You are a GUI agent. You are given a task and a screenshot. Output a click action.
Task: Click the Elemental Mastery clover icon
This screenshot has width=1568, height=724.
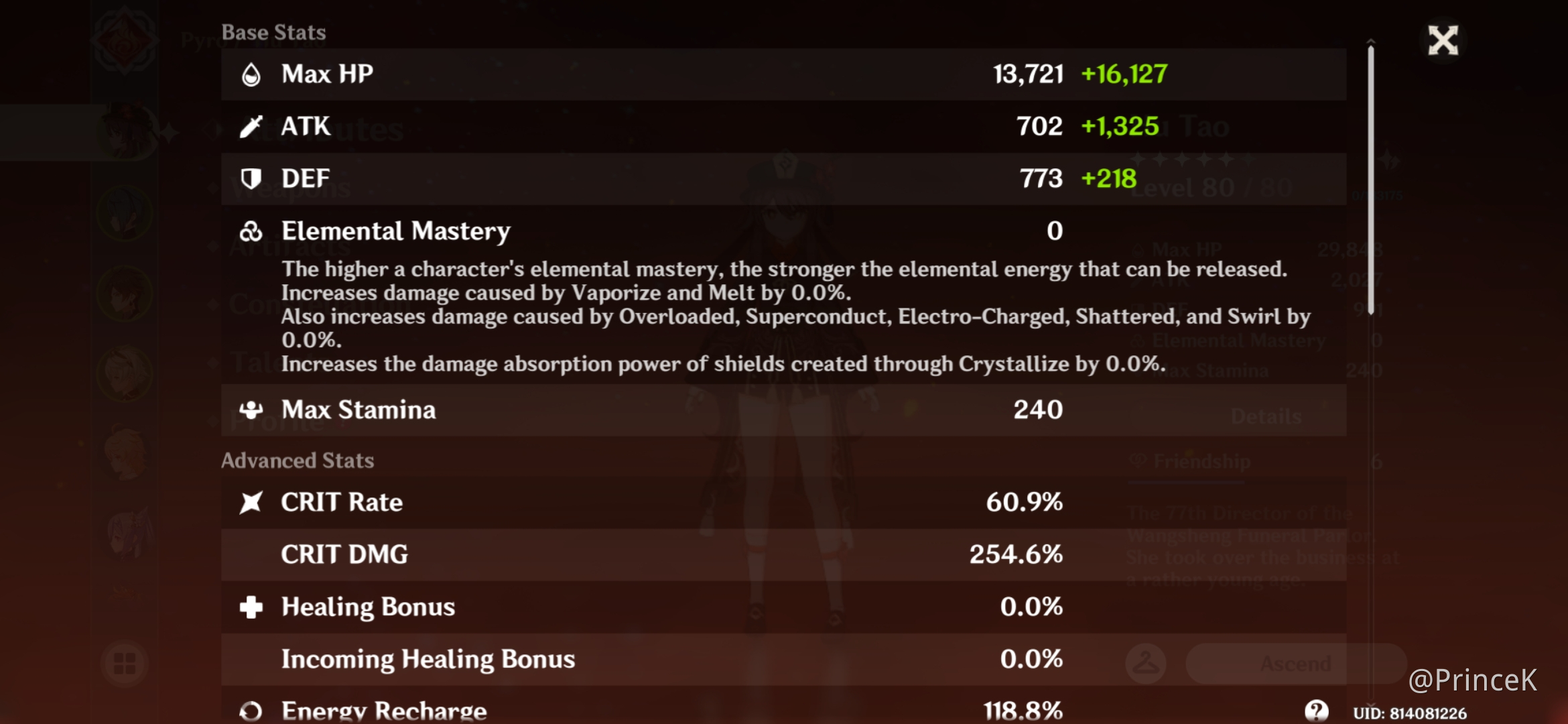(251, 231)
